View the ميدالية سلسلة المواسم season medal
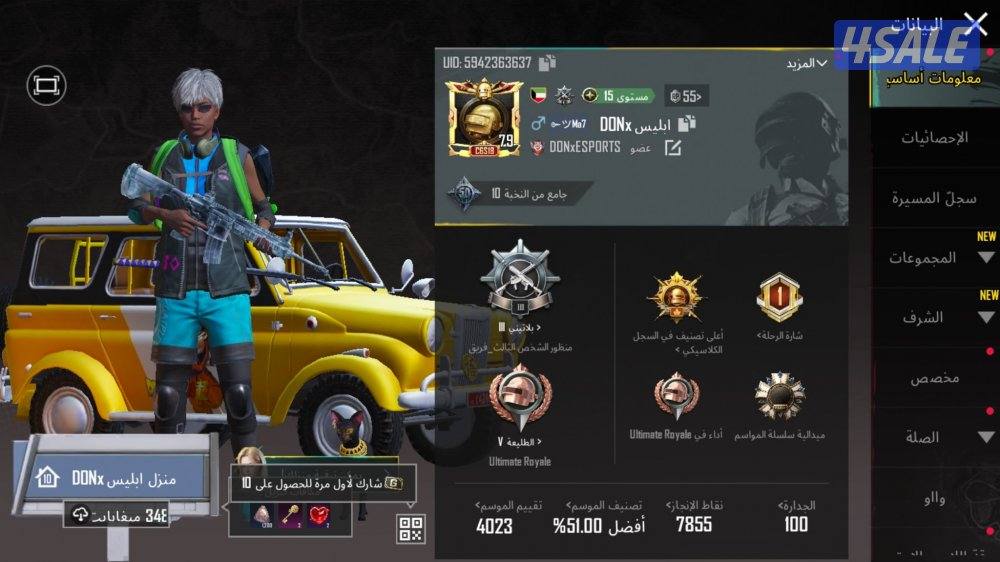The height and width of the screenshot is (562, 1000). tap(780, 396)
